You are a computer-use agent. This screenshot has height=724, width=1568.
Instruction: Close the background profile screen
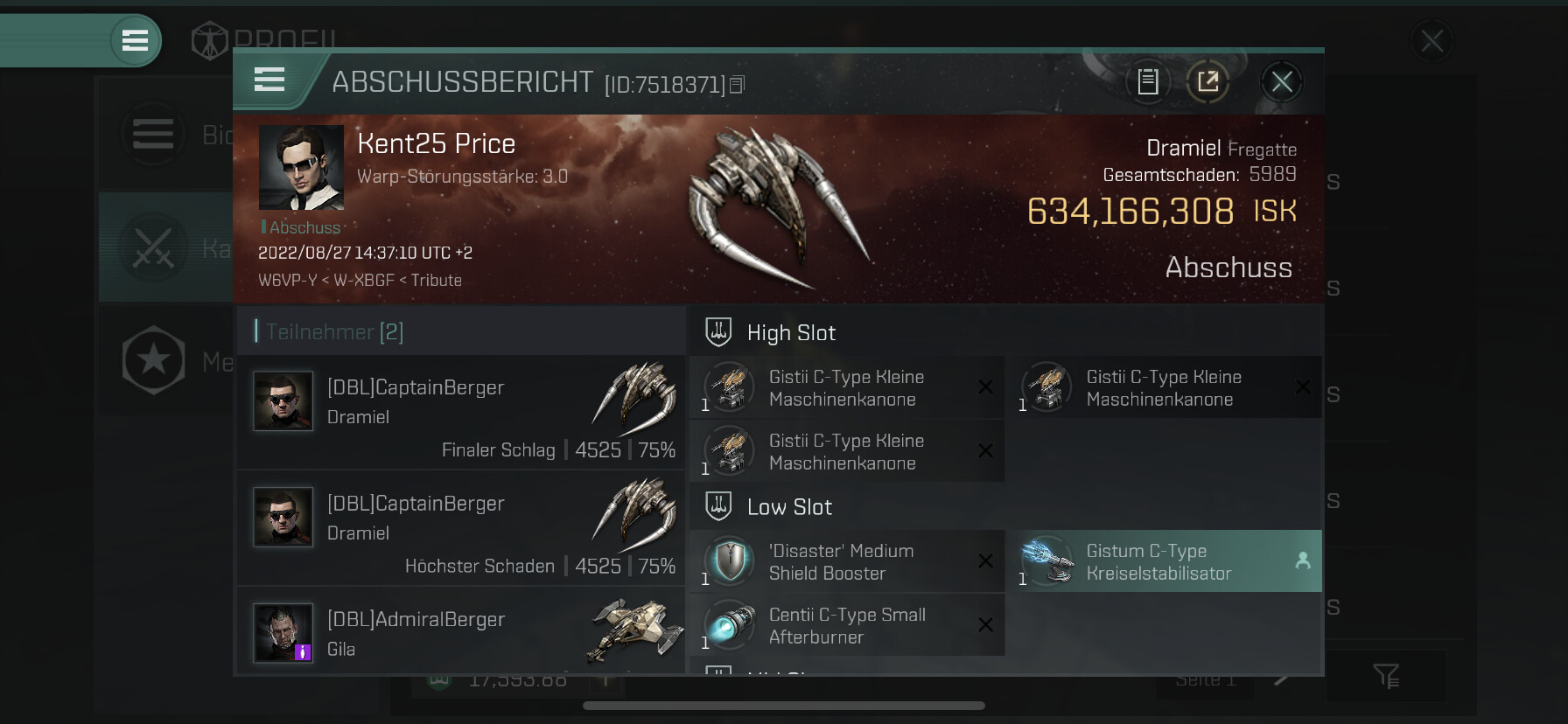(x=1431, y=41)
